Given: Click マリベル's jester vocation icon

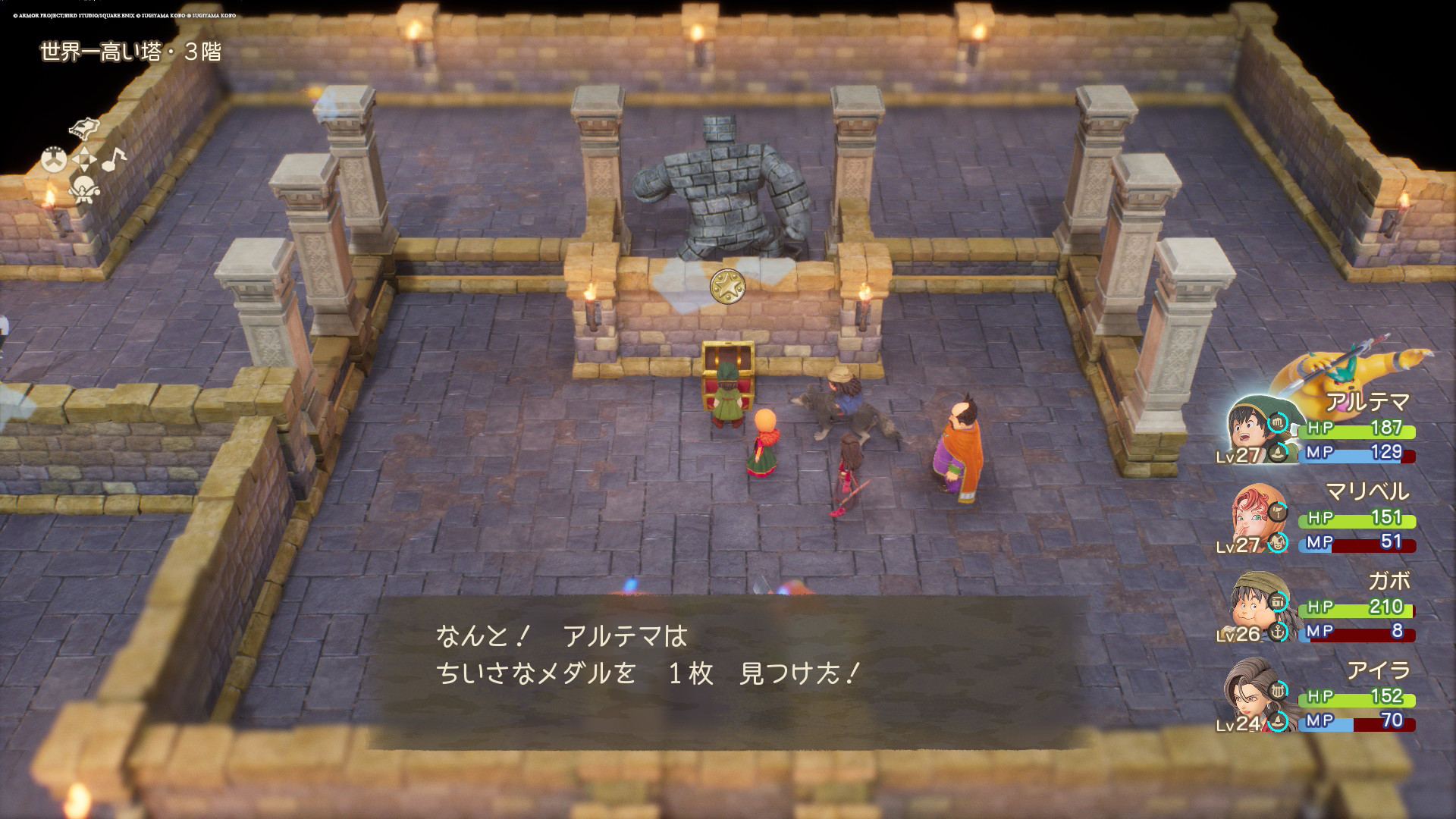Looking at the screenshot, I should pos(1278,543).
